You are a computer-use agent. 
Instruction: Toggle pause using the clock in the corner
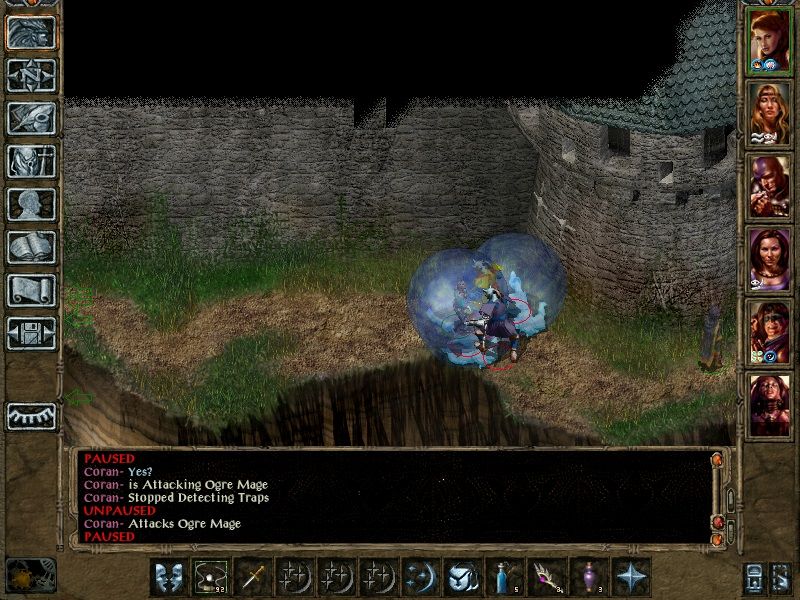coord(30,573)
